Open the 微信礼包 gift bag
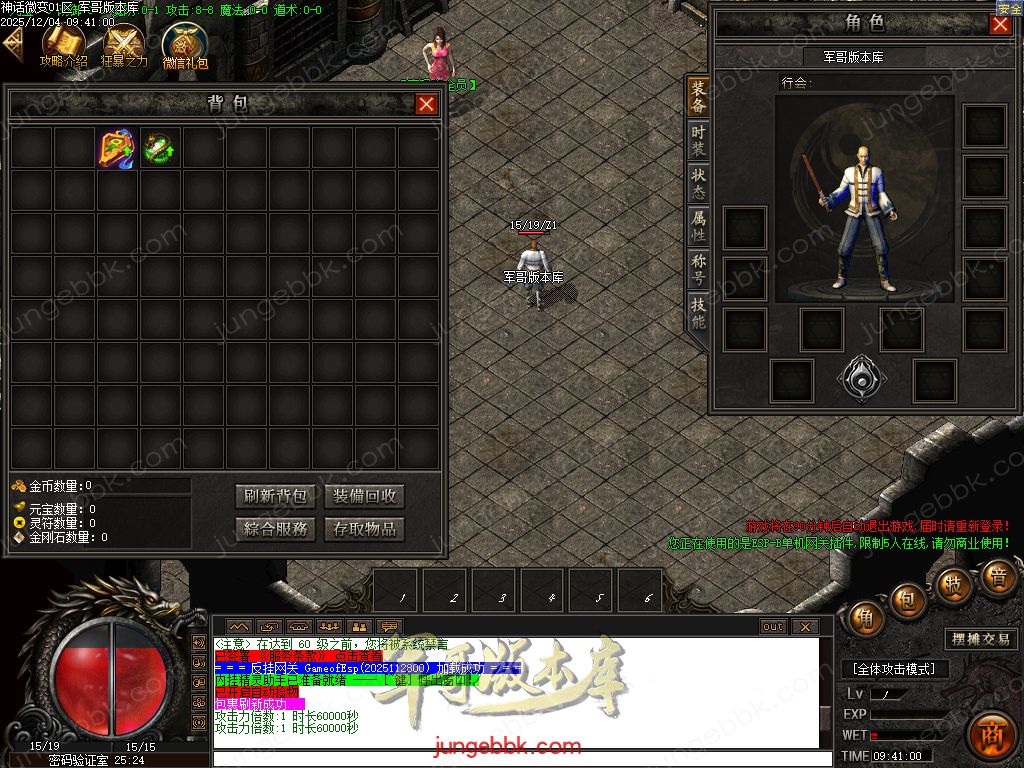The height and width of the screenshot is (768, 1024). (x=185, y=45)
